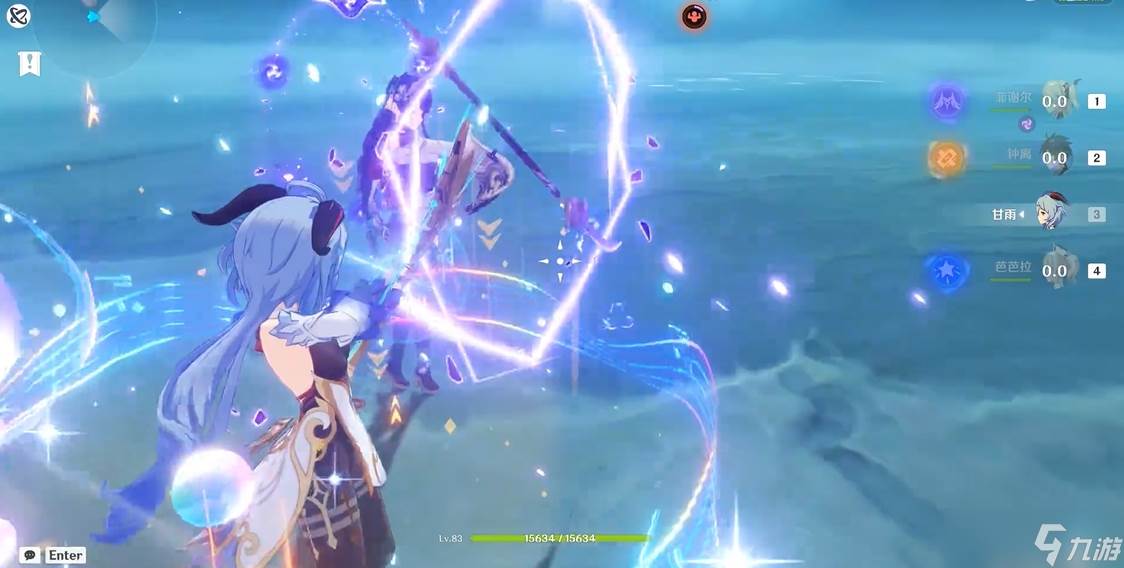
Task: Open the quest banner with exclamation mark
Action: pos(30,64)
